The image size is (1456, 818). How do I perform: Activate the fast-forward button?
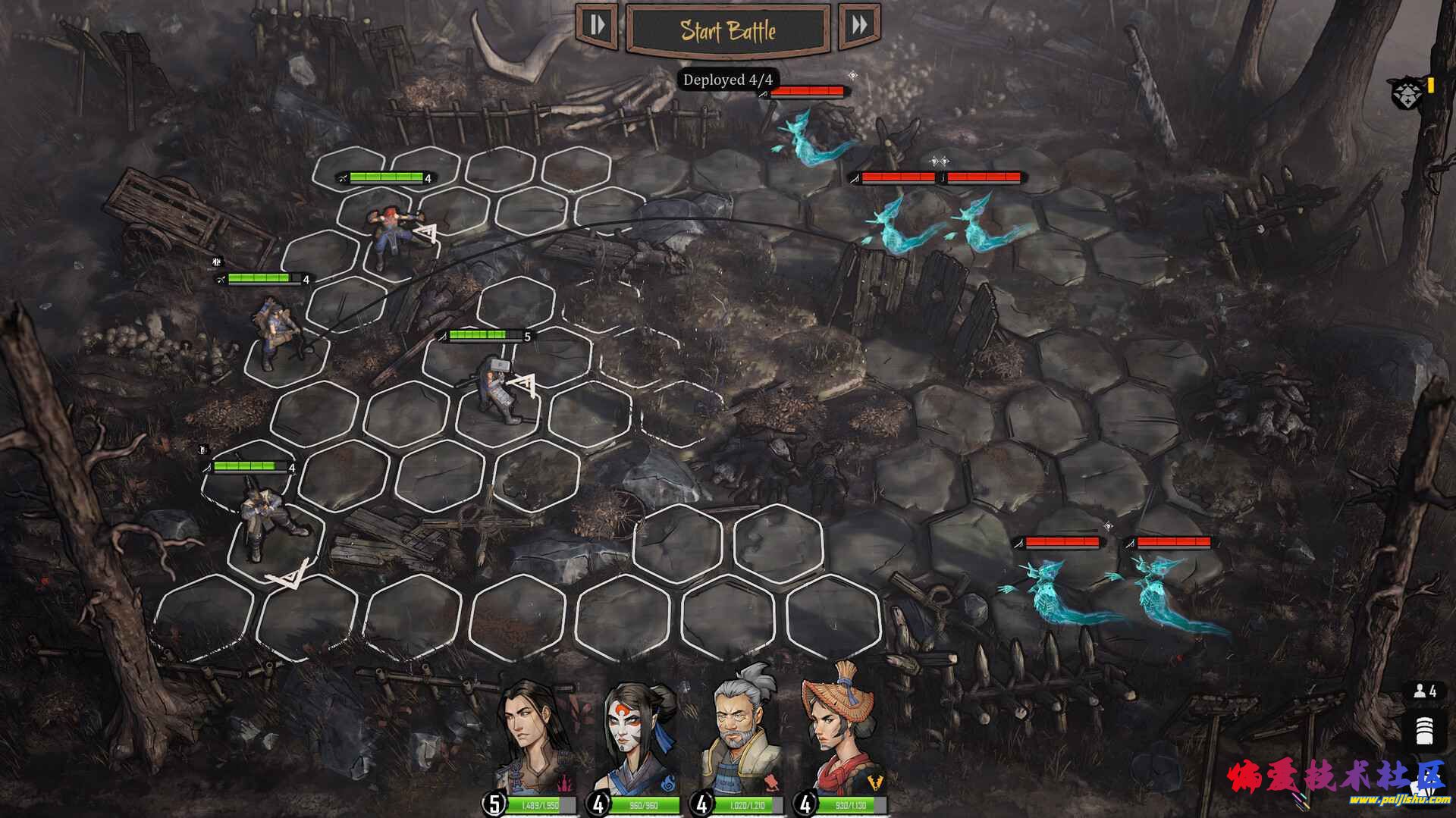coord(859,26)
